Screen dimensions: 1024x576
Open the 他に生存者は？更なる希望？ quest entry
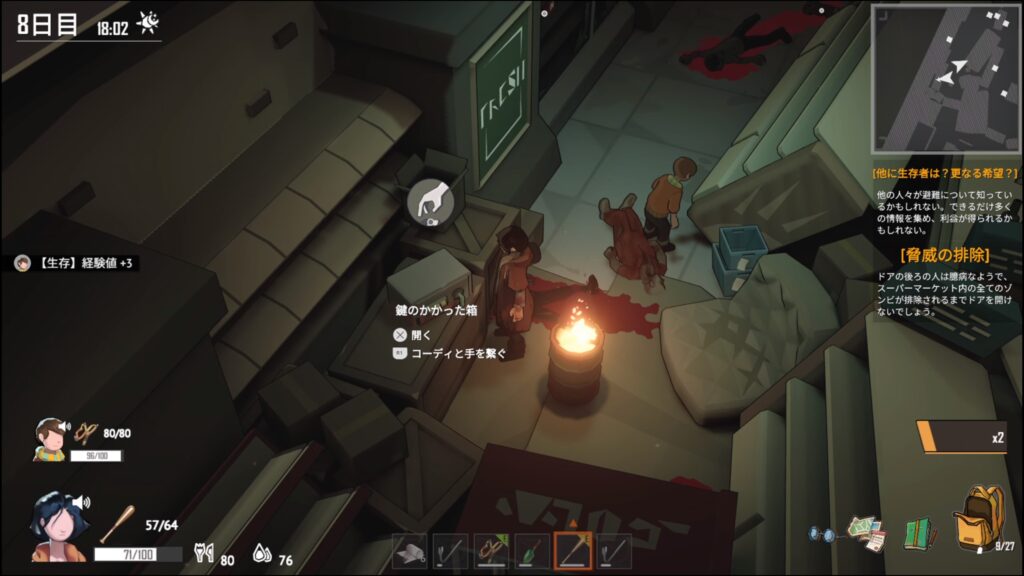click(945, 173)
